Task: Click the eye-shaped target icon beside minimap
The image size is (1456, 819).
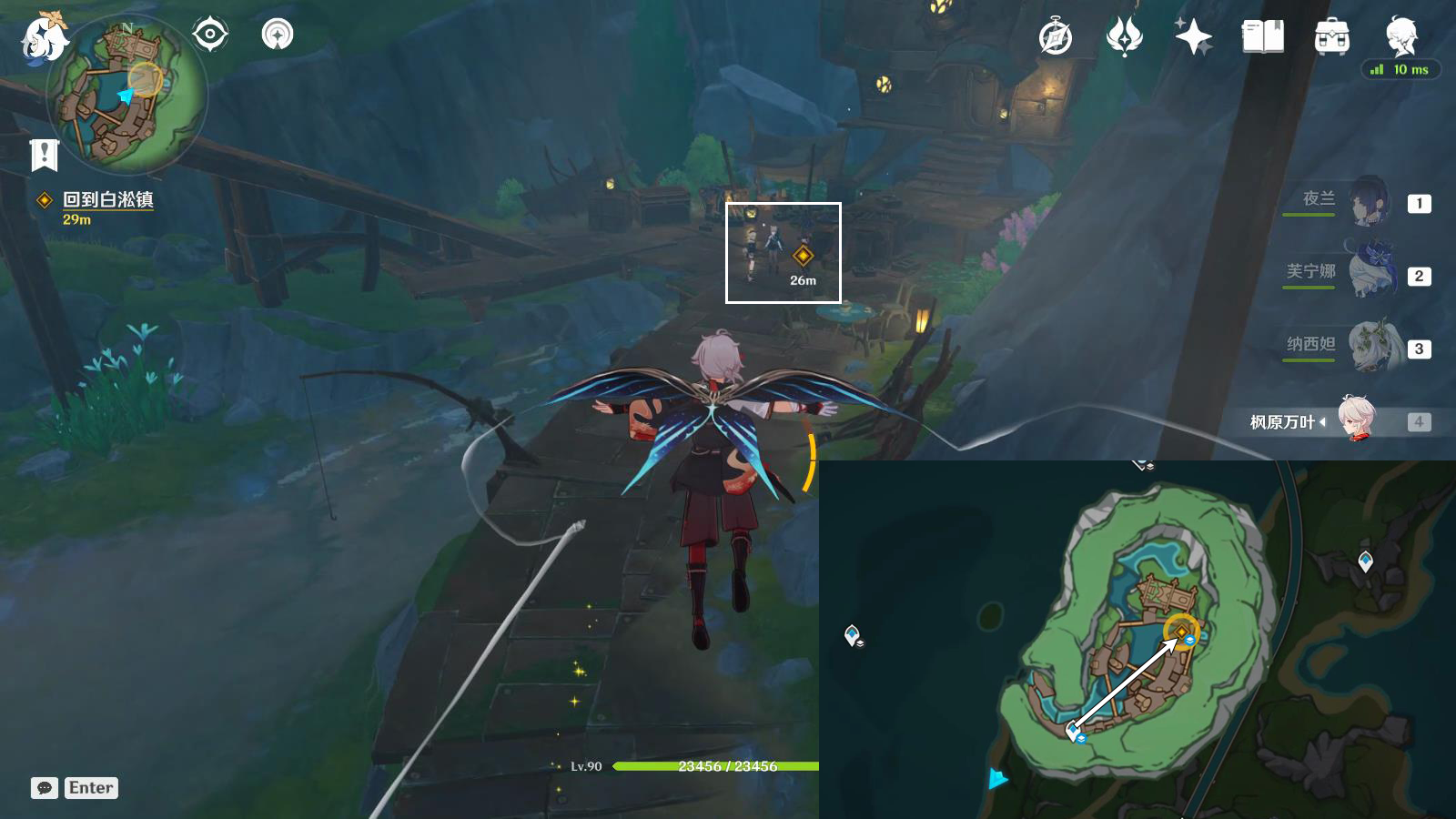Action: [x=210, y=35]
